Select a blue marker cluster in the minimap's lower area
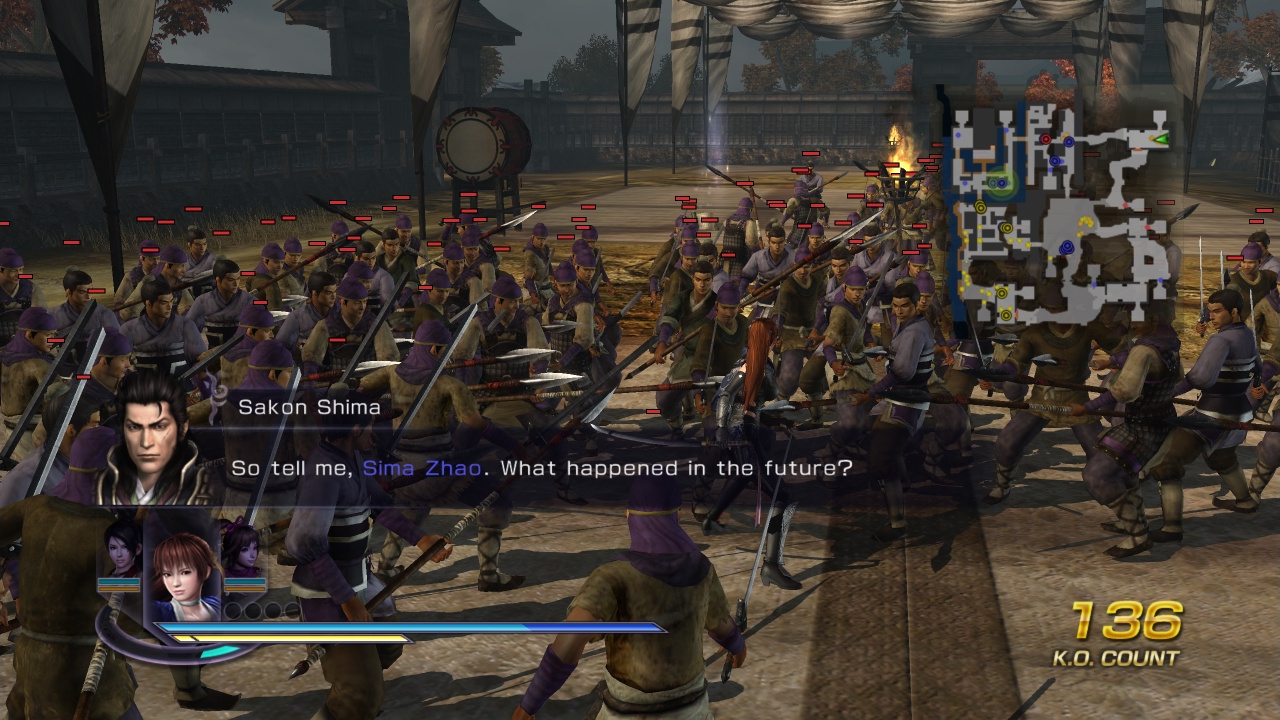 point(1067,247)
